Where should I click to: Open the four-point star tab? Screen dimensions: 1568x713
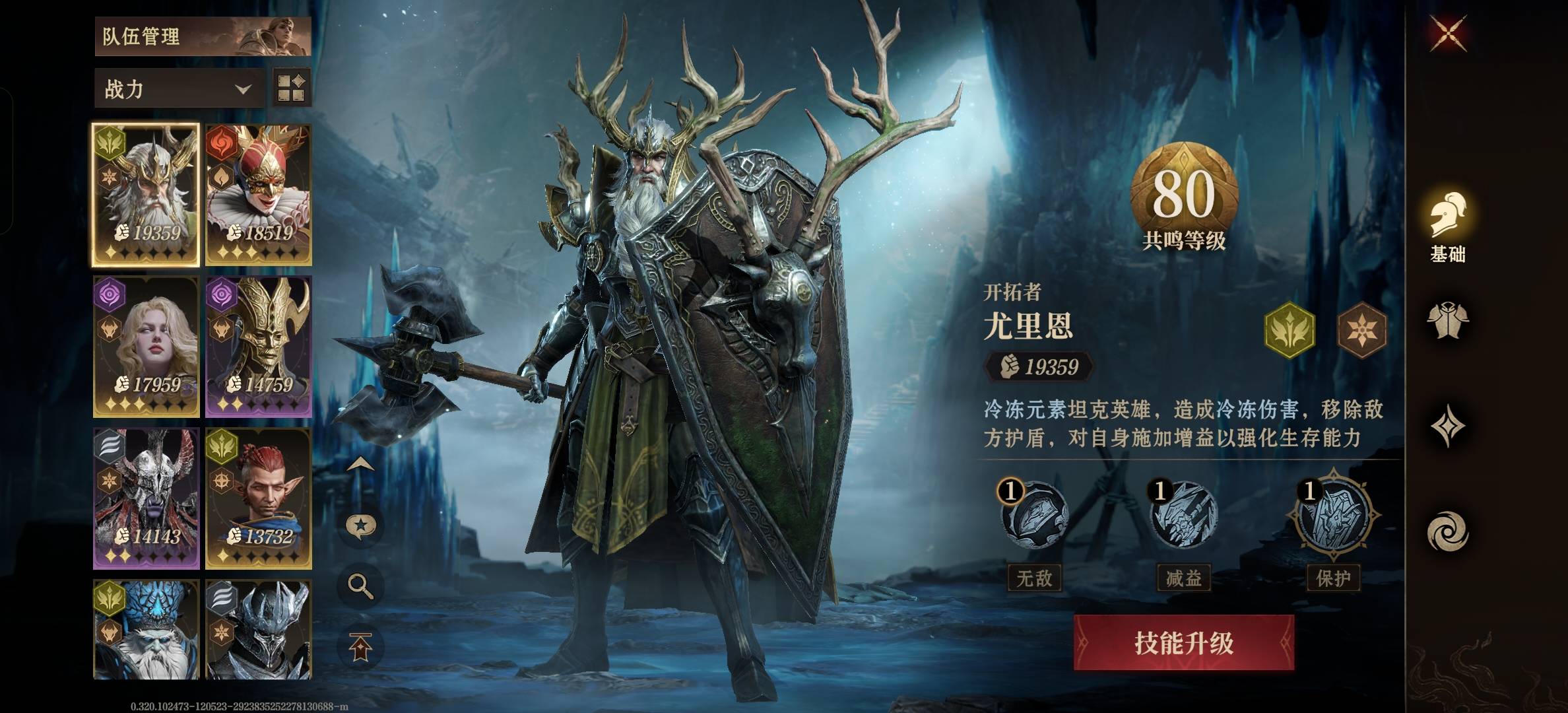(1448, 426)
